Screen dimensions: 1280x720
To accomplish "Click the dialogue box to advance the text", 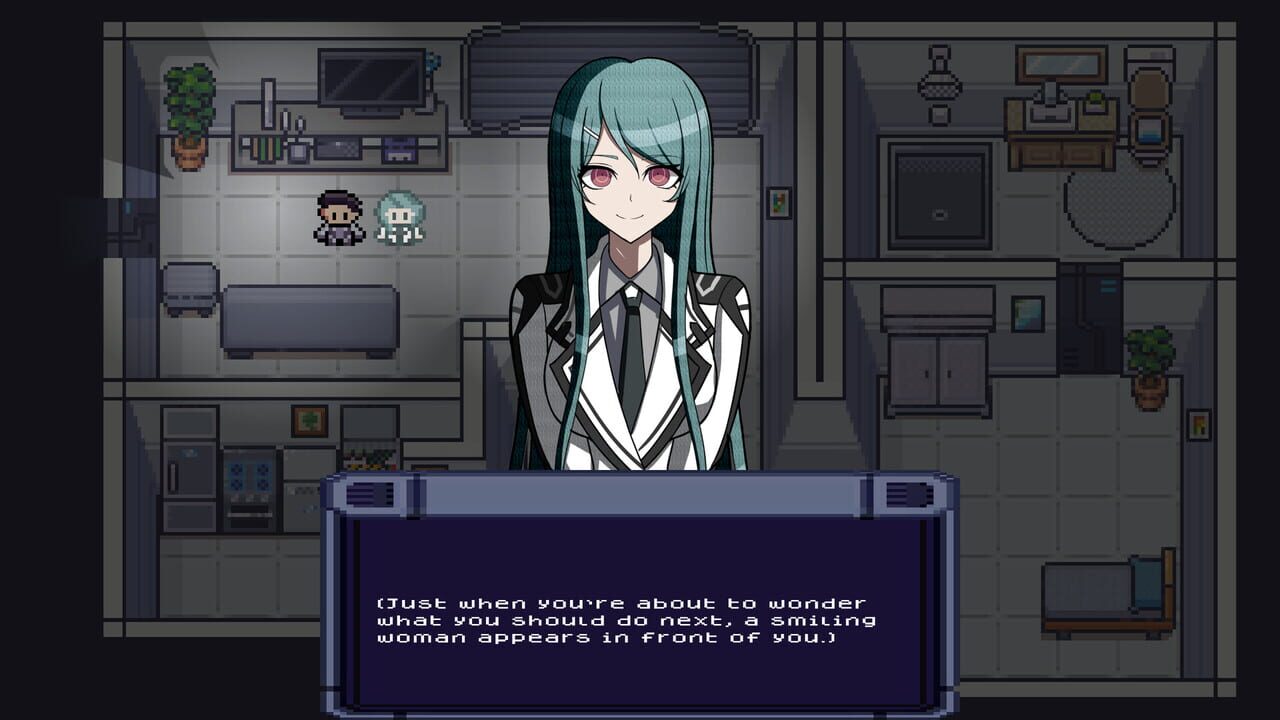I will (640, 600).
